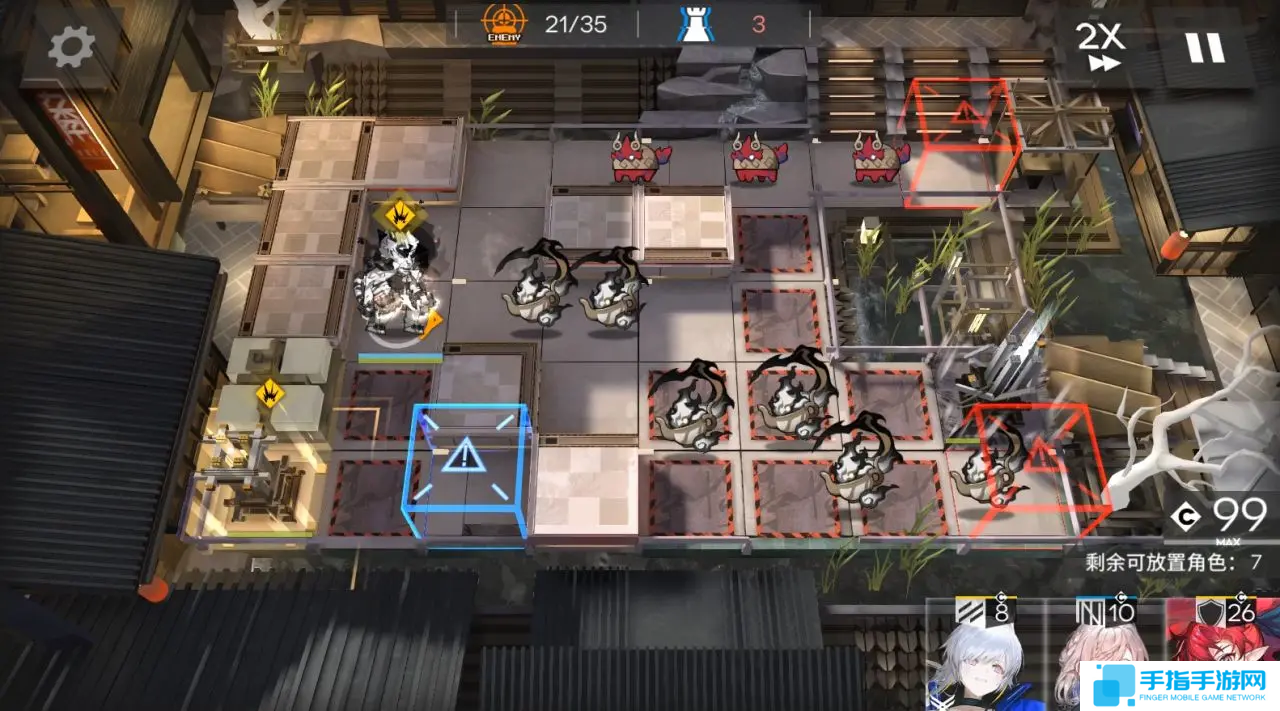Image resolution: width=1280 pixels, height=711 pixels.
Task: Open the settings gear menu
Action: pyautogui.click(x=71, y=46)
